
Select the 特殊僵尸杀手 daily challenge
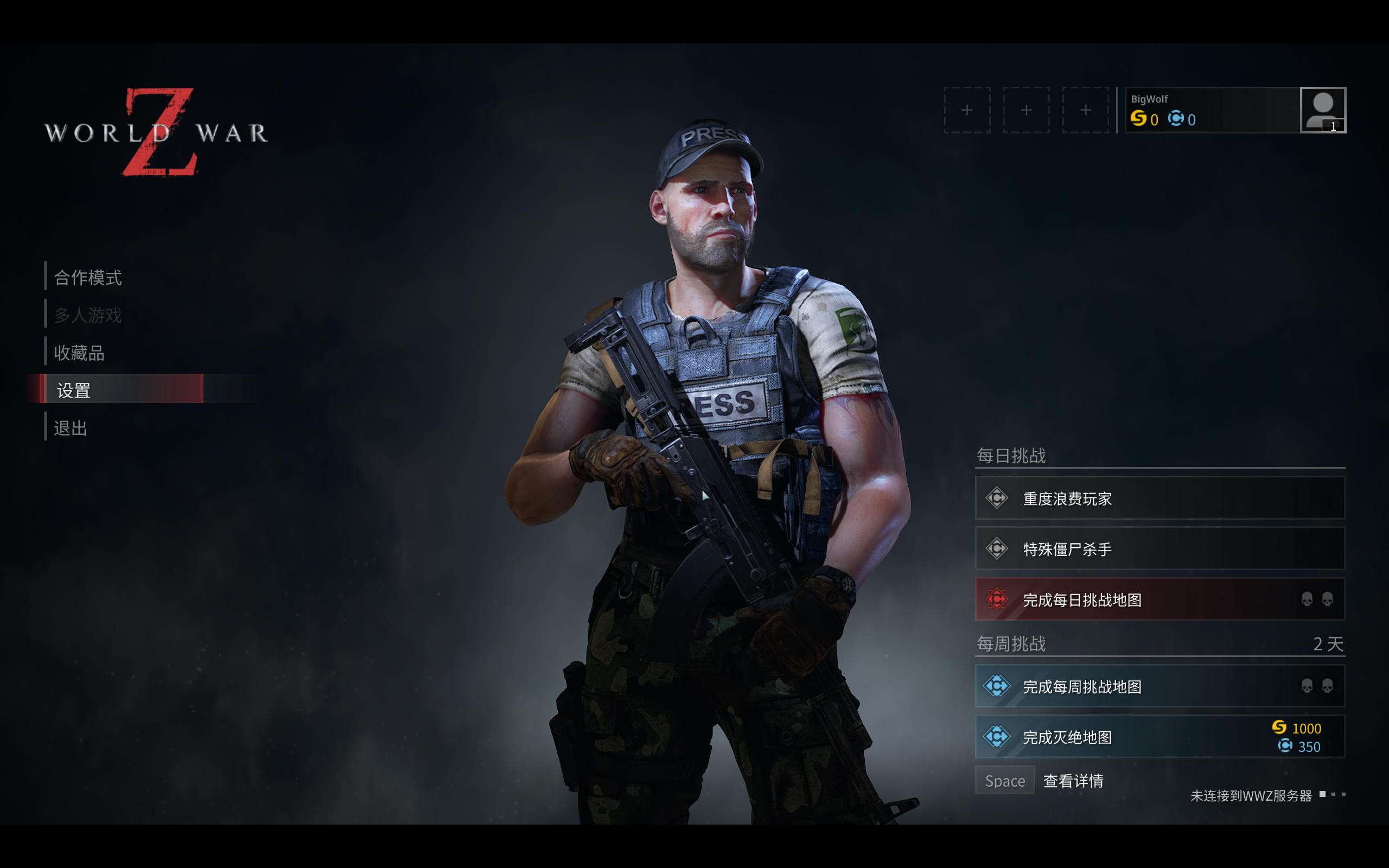coord(1159,549)
